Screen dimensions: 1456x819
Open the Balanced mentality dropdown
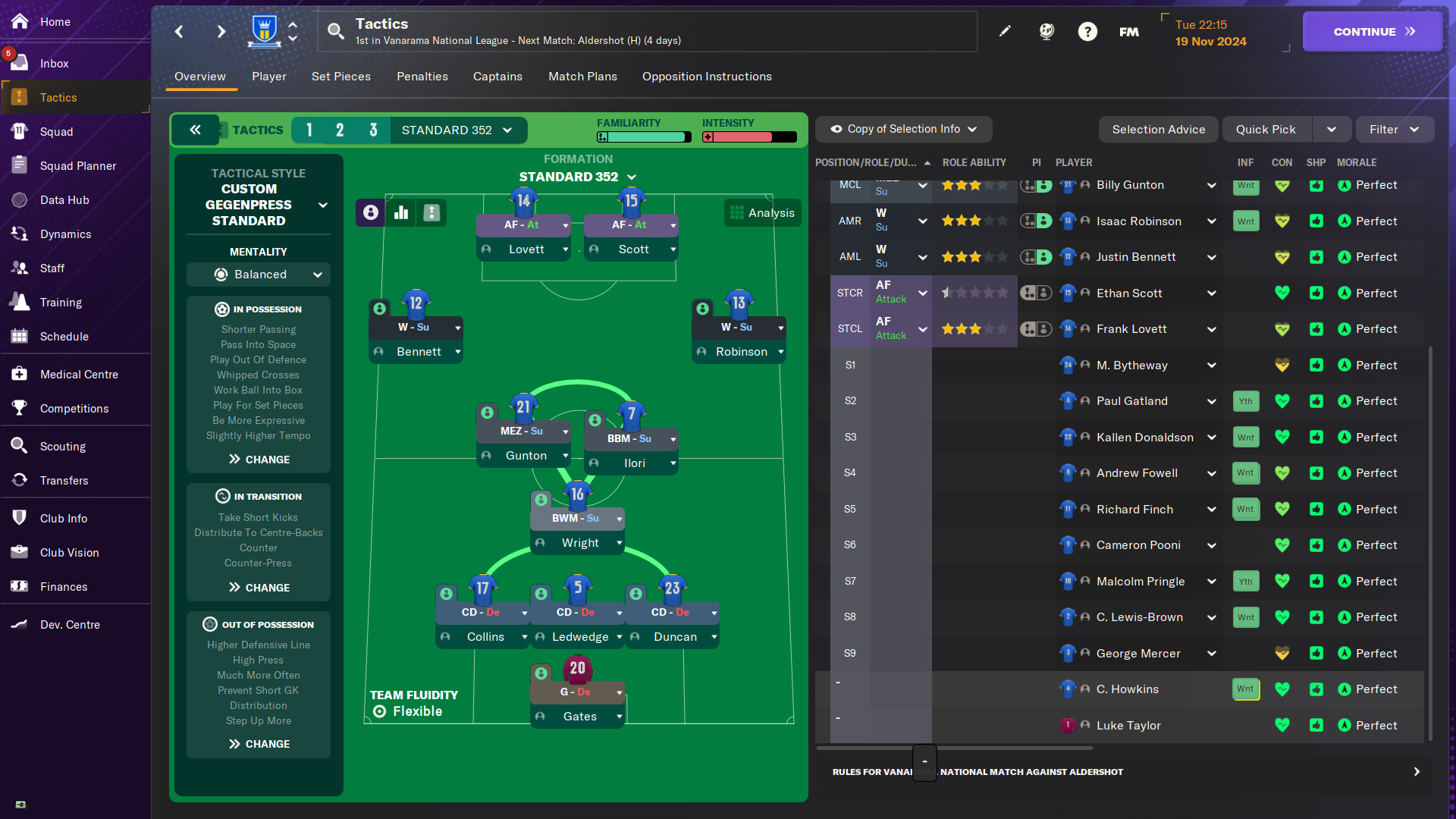[x=258, y=275]
